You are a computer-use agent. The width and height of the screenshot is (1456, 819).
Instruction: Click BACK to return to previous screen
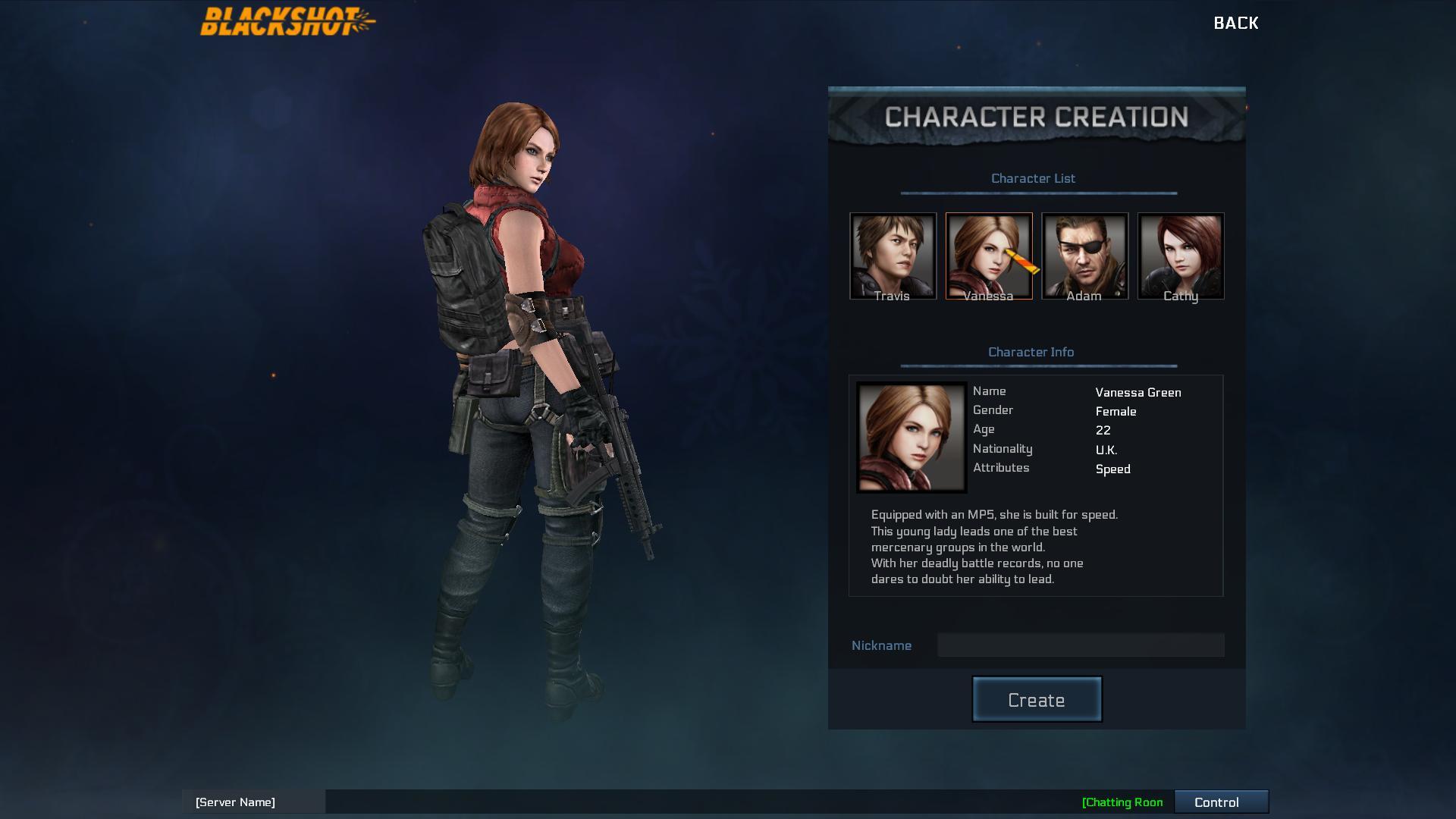(1236, 23)
